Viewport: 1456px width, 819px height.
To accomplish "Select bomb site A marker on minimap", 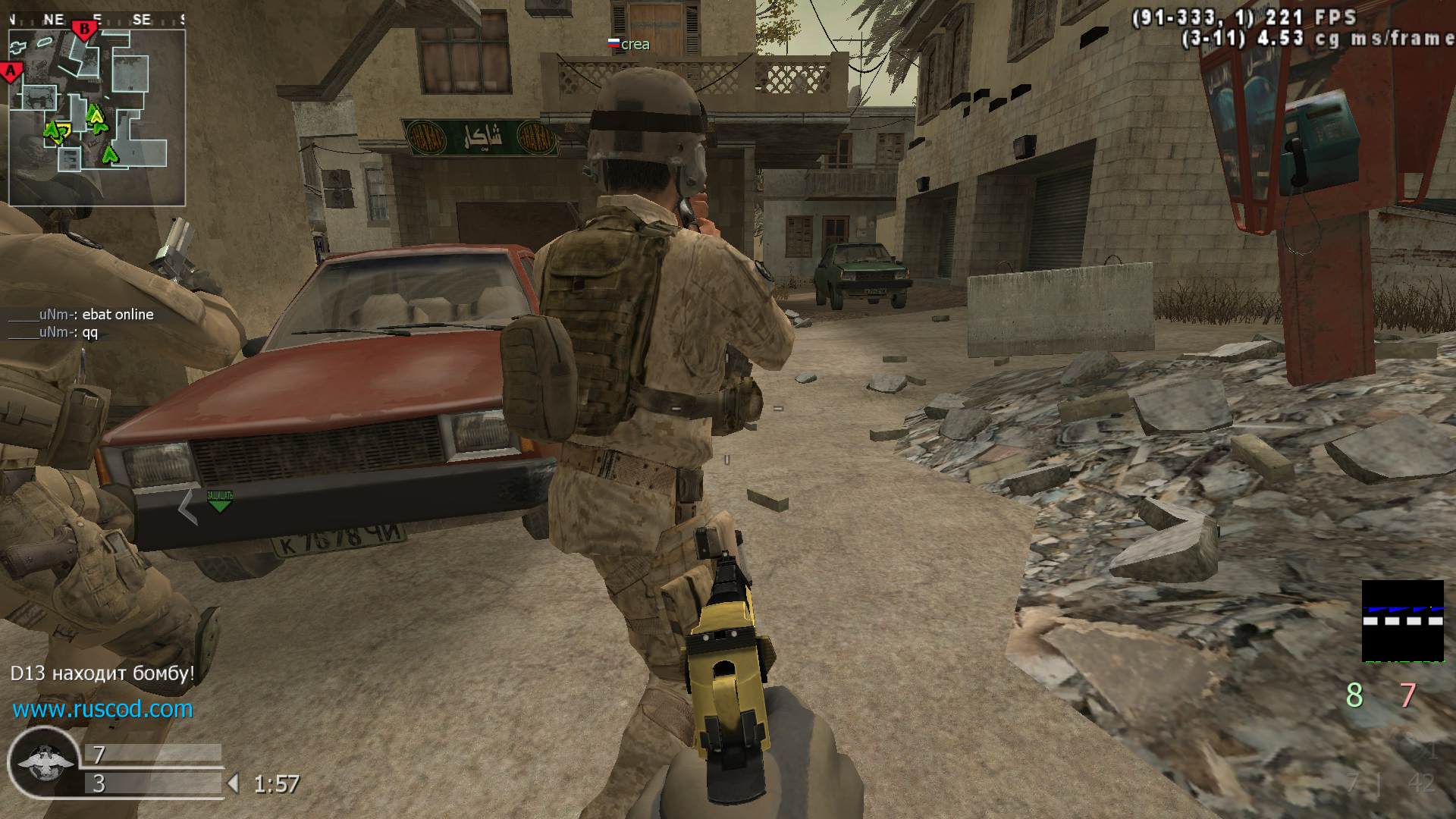I will pyautogui.click(x=11, y=72).
